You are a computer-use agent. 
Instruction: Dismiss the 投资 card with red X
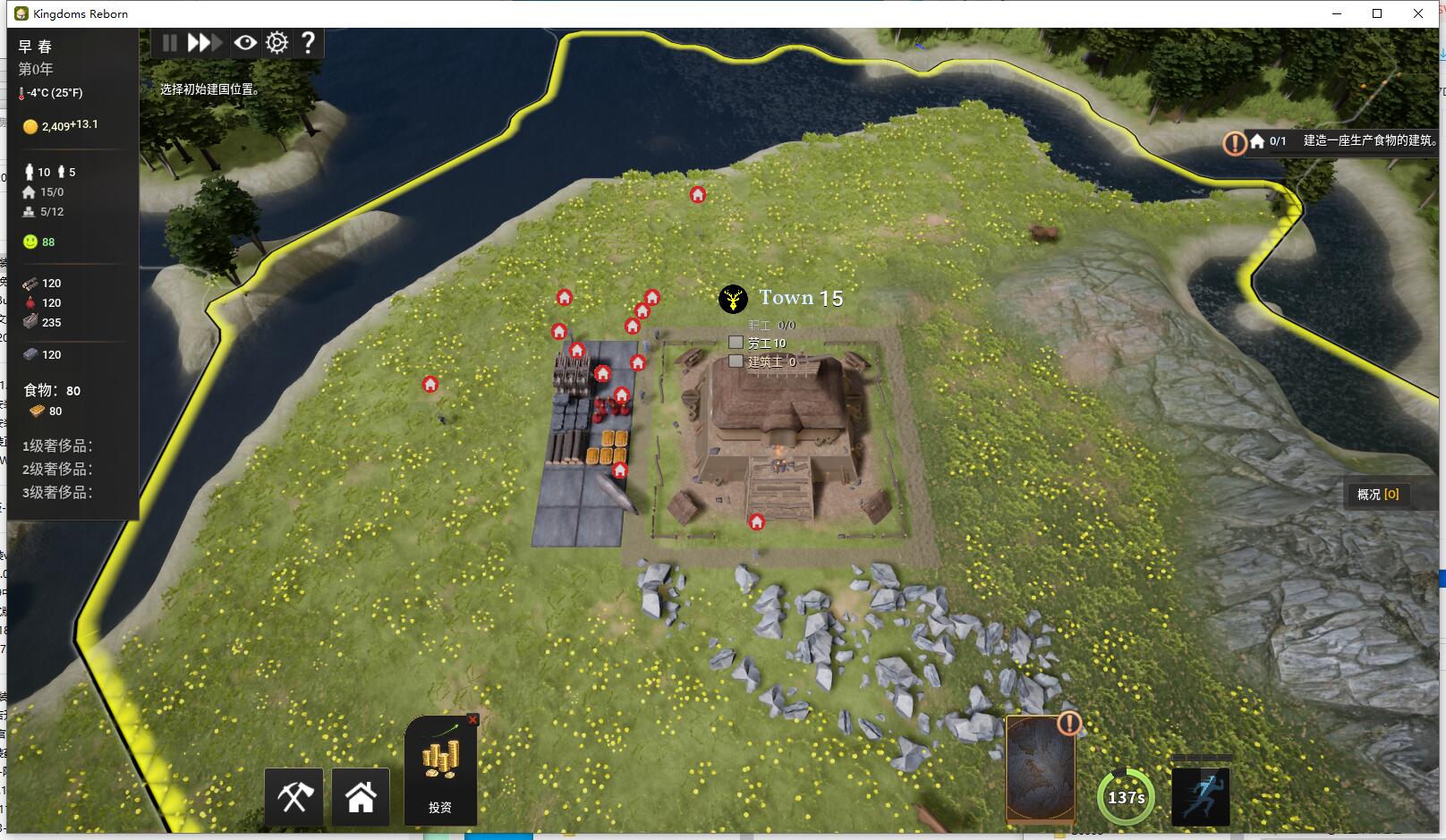(473, 719)
